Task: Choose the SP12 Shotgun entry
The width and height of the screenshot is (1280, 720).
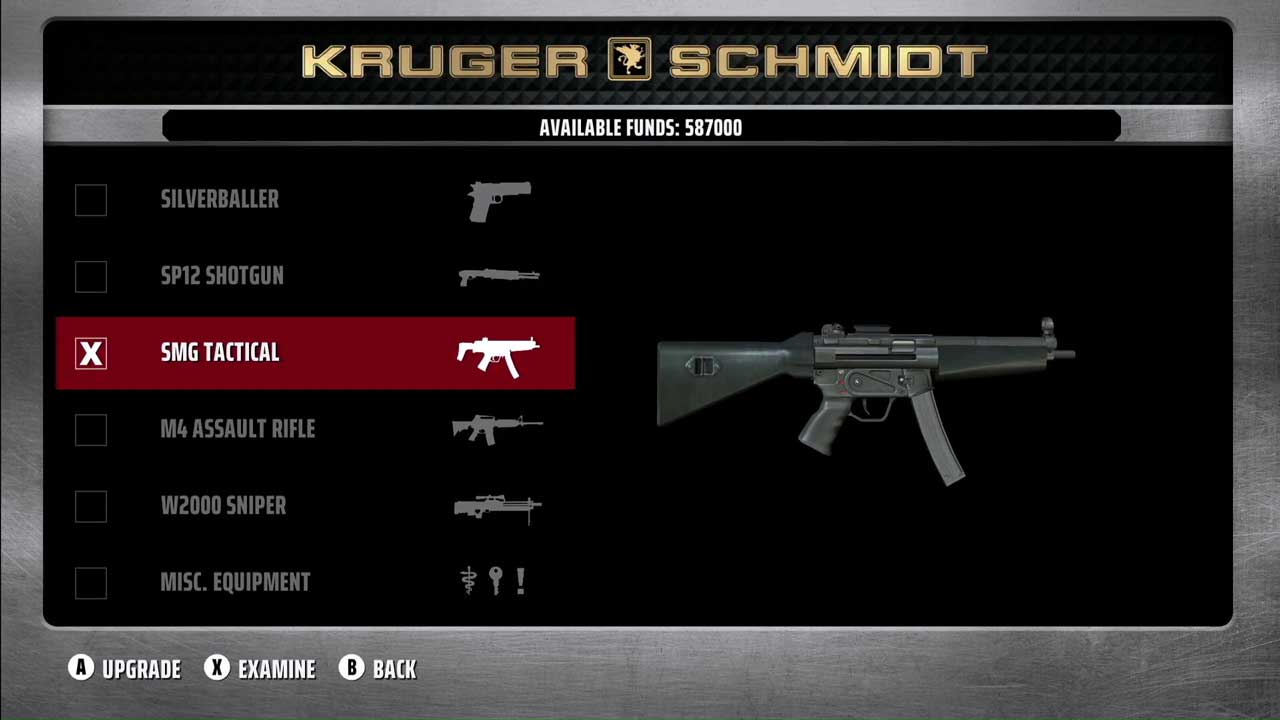Action: pos(222,276)
